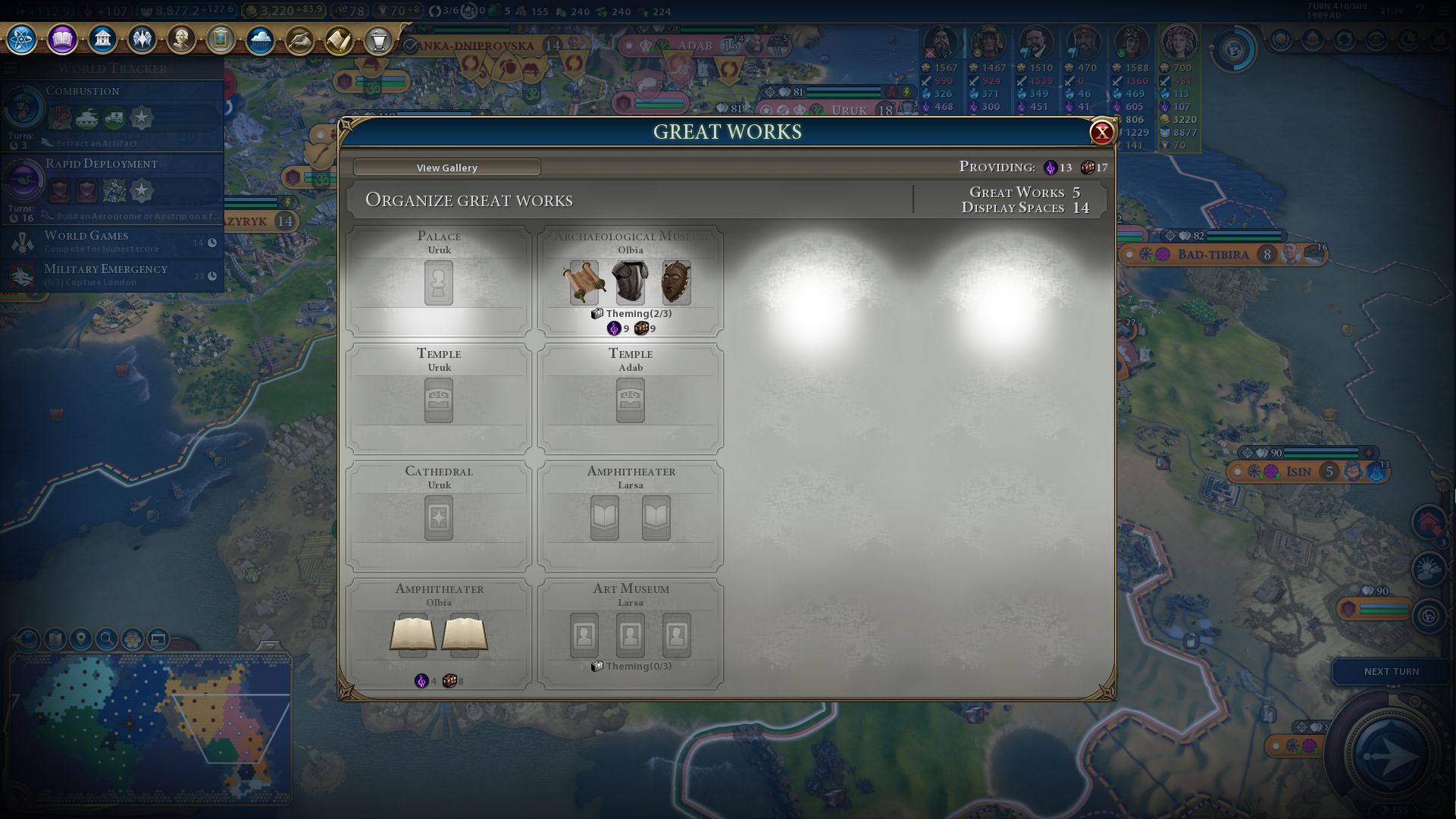Open the View Gallery button
The width and height of the screenshot is (1456, 819).
(x=446, y=168)
